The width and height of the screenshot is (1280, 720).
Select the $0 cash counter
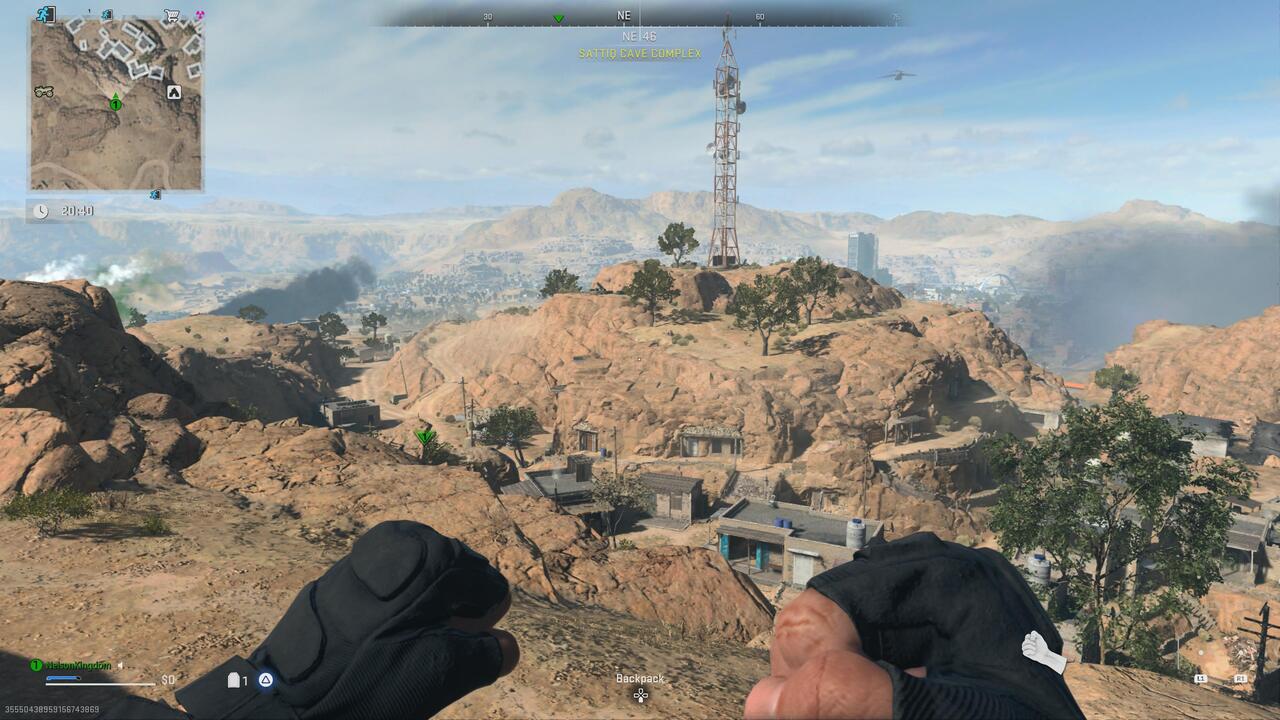168,680
